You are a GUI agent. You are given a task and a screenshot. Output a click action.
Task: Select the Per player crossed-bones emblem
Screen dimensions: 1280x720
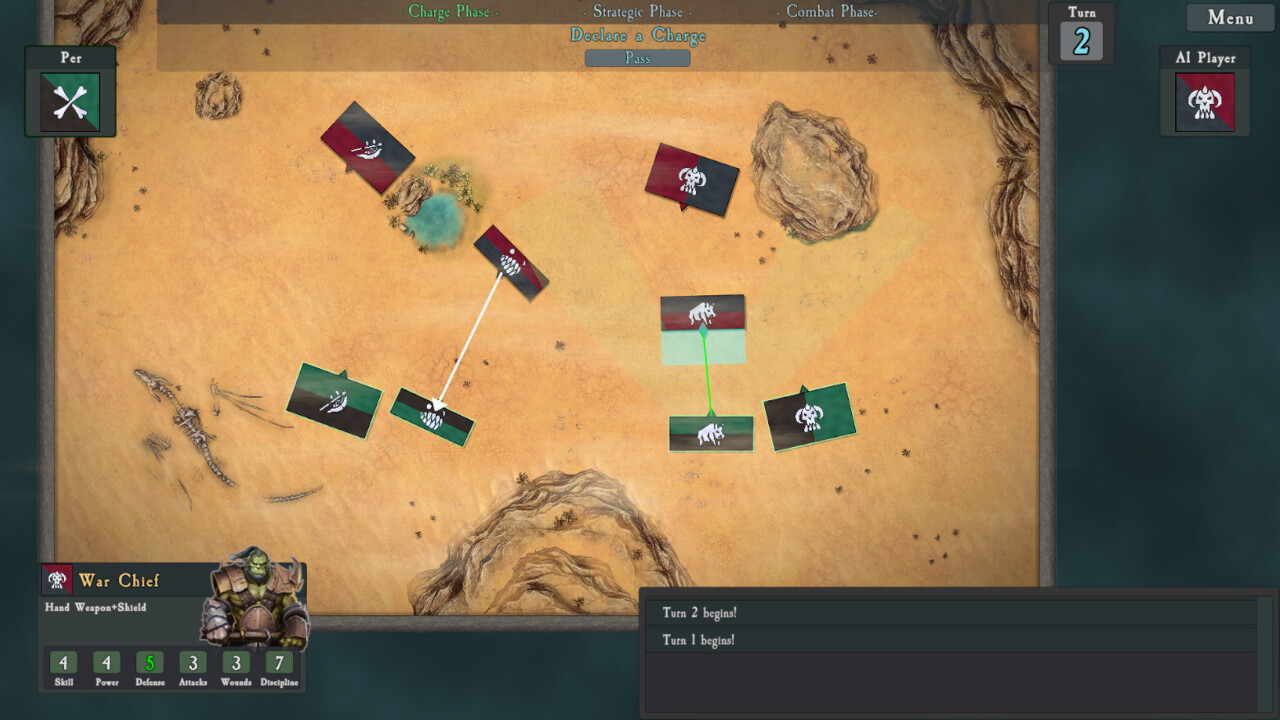[70, 102]
